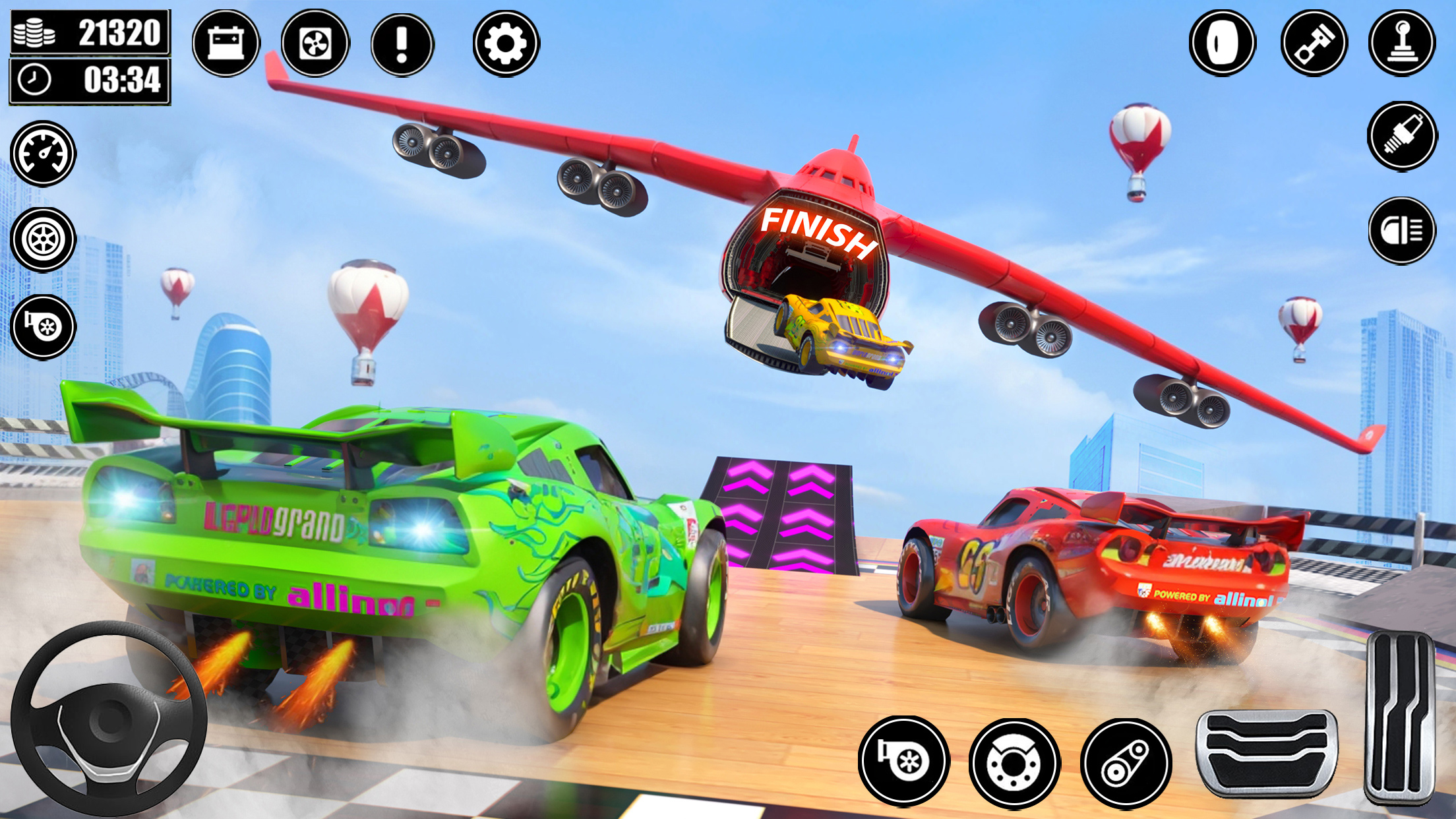
Task: Toggle the headlights icon
Action: click(1402, 231)
